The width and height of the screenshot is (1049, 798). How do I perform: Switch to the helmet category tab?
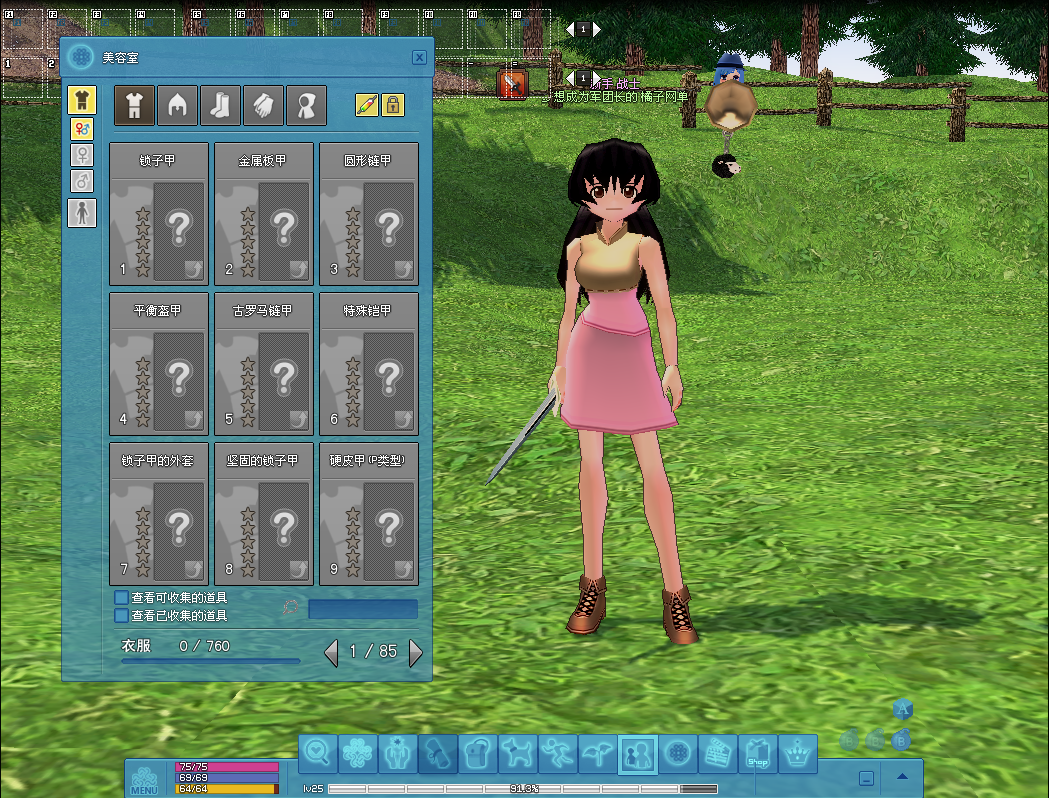click(178, 105)
